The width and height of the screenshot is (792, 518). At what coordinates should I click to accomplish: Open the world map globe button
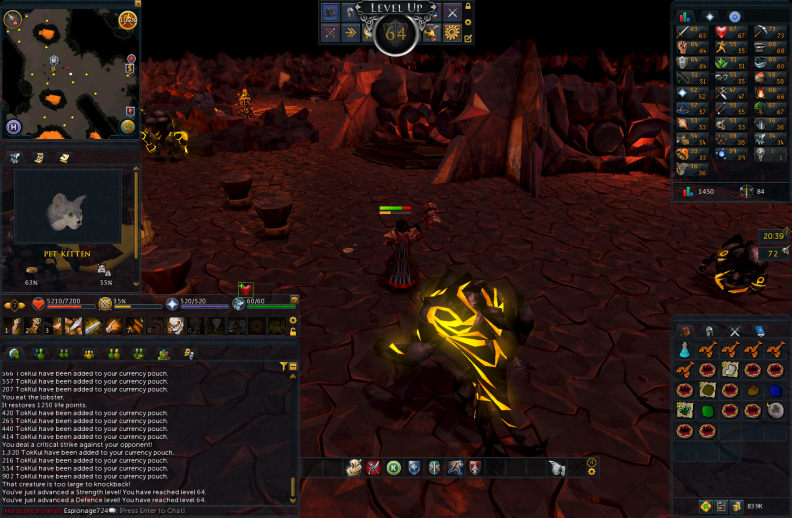pyautogui.click(x=128, y=126)
